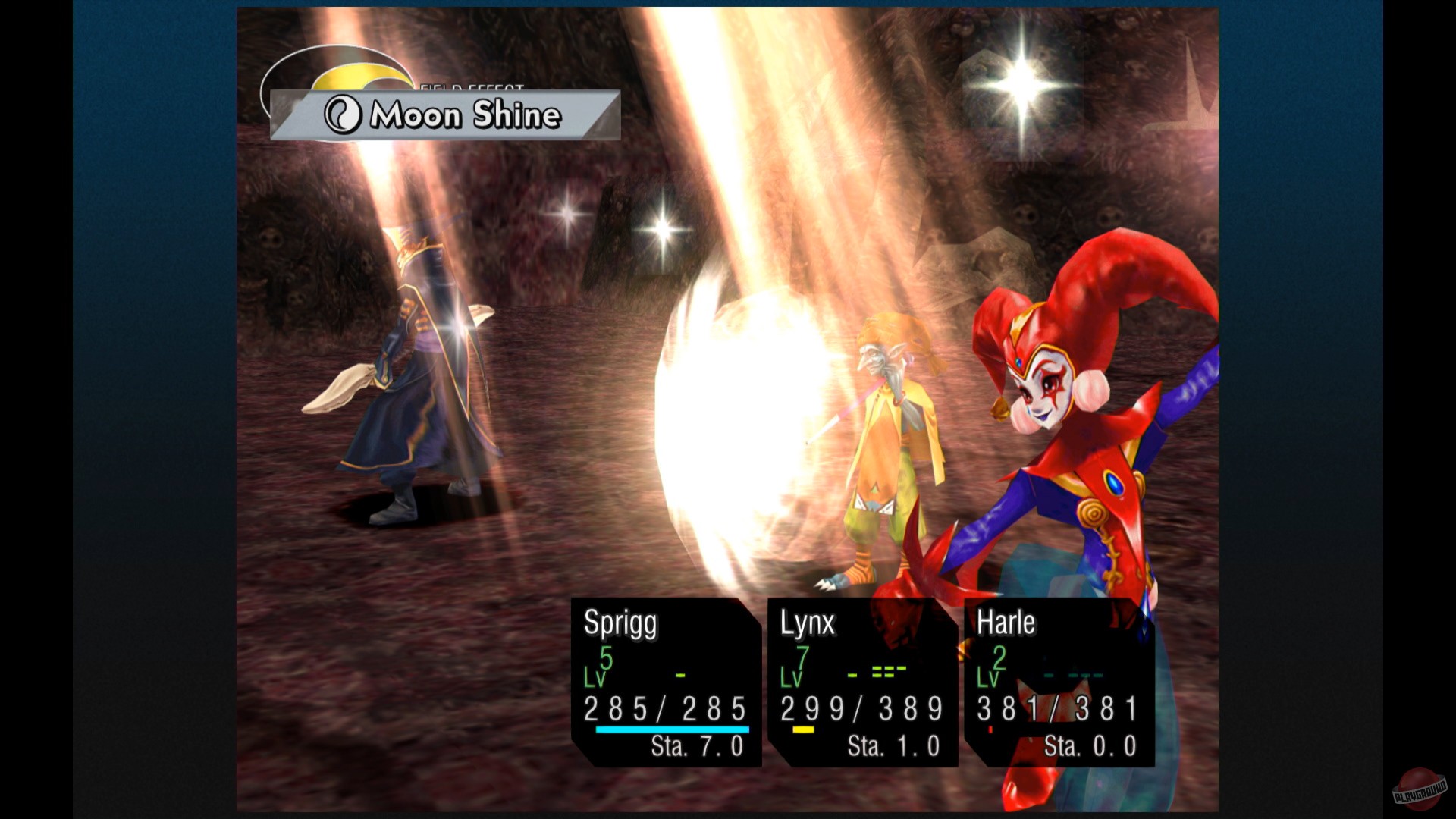
Task: Toggle Harle's Lv 2 indicator
Action: click(x=995, y=667)
